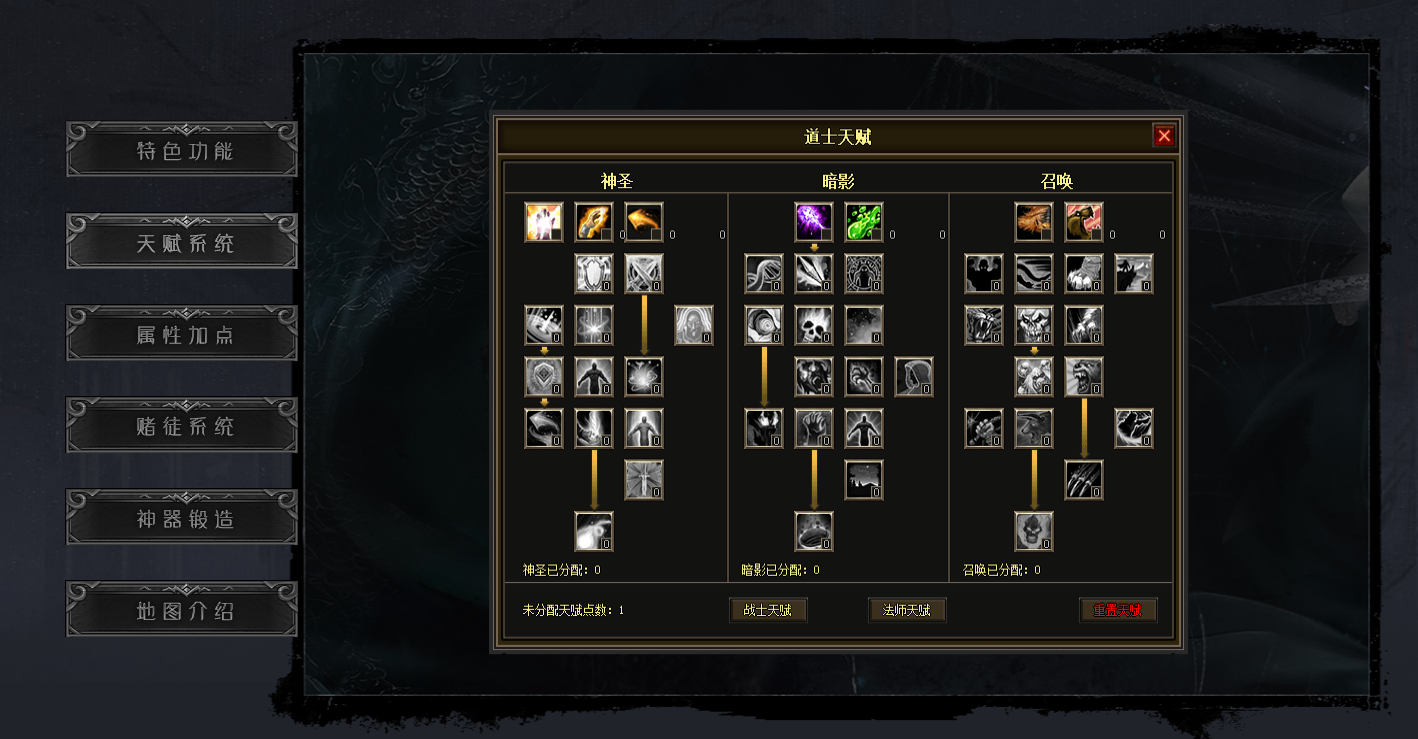Open the 赌徒系统 menu entry
The image size is (1418, 739).
coord(182,426)
